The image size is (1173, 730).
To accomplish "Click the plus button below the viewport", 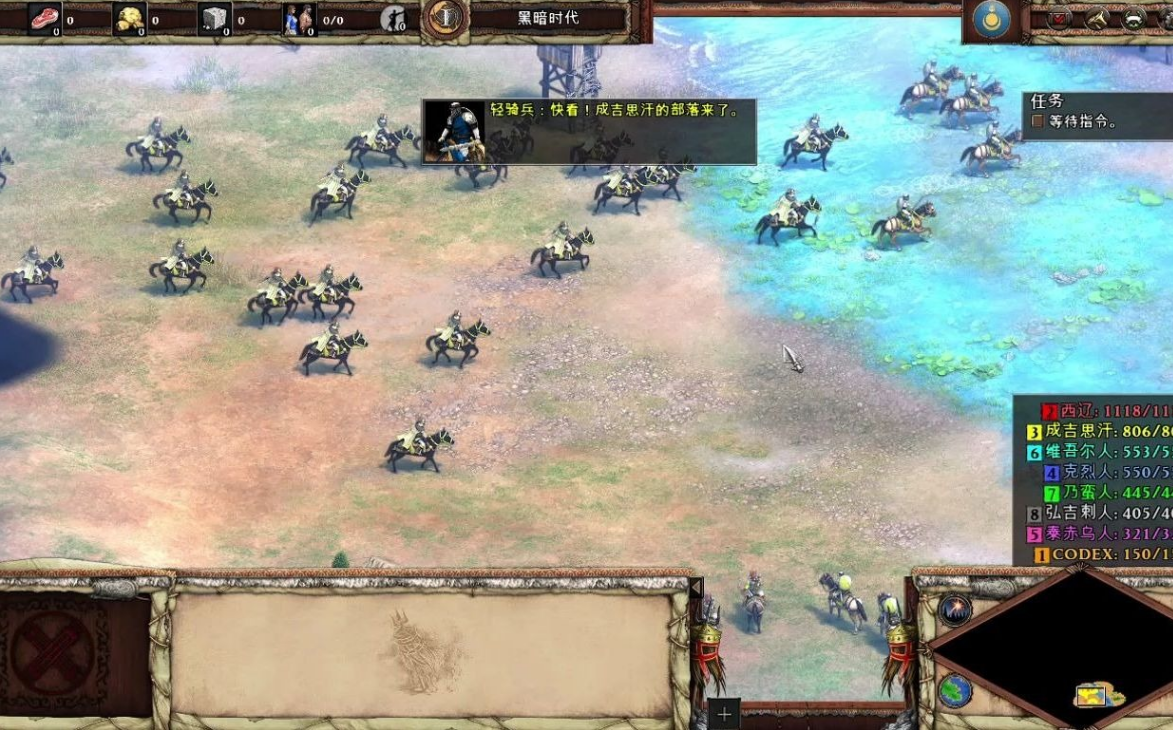I will point(724,714).
